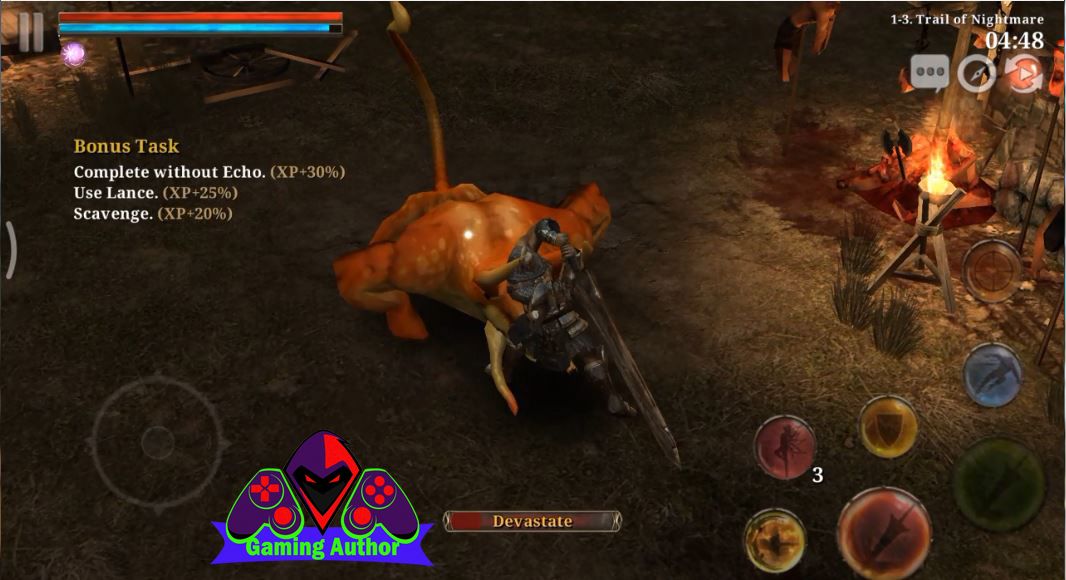The image size is (1066, 580).
Task: Perform the big red sword attack
Action: pyautogui.click(x=883, y=534)
